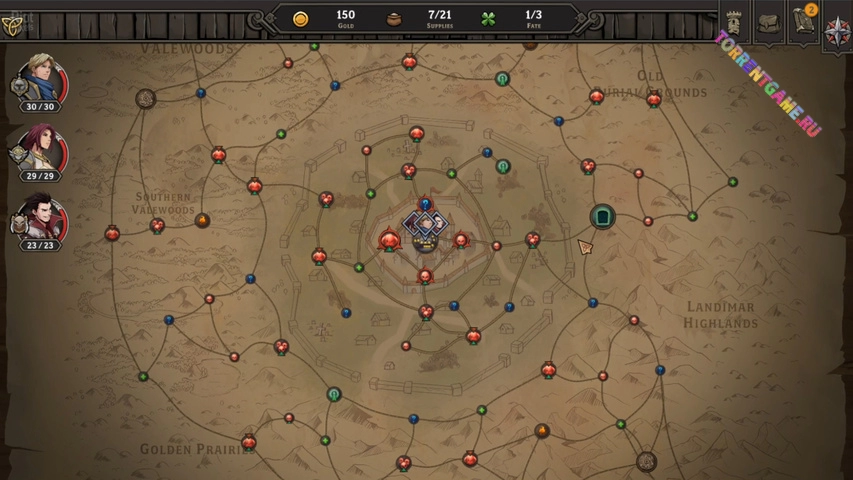
Task: Select the blond hero portrait with 30/30
Action: coord(42,80)
